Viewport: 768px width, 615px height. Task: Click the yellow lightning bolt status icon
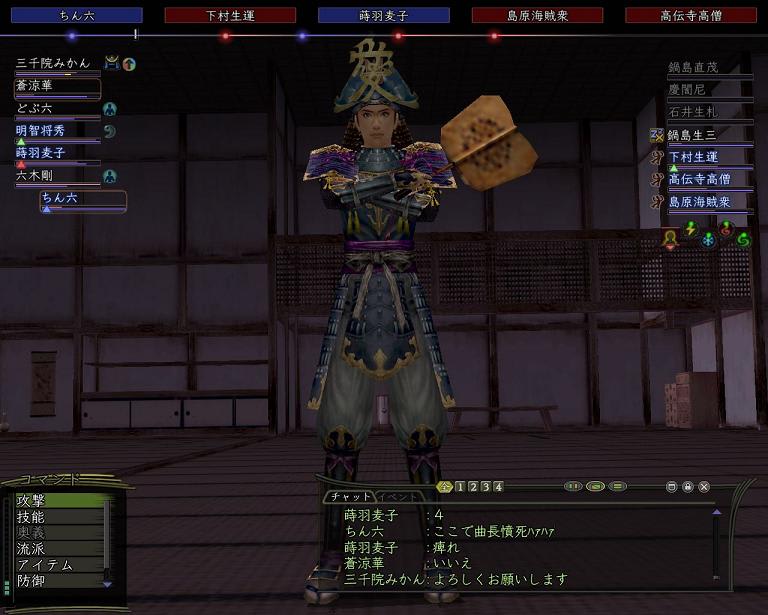(x=690, y=231)
